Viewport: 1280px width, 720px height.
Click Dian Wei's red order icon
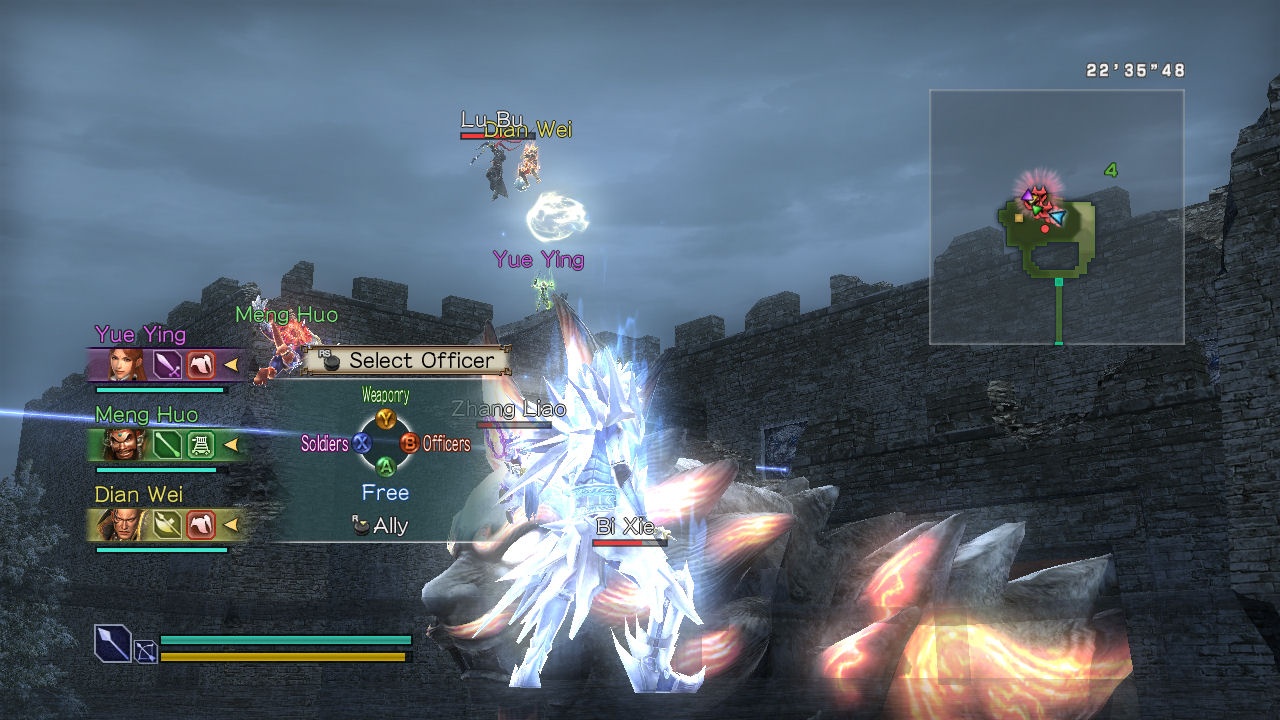point(201,524)
